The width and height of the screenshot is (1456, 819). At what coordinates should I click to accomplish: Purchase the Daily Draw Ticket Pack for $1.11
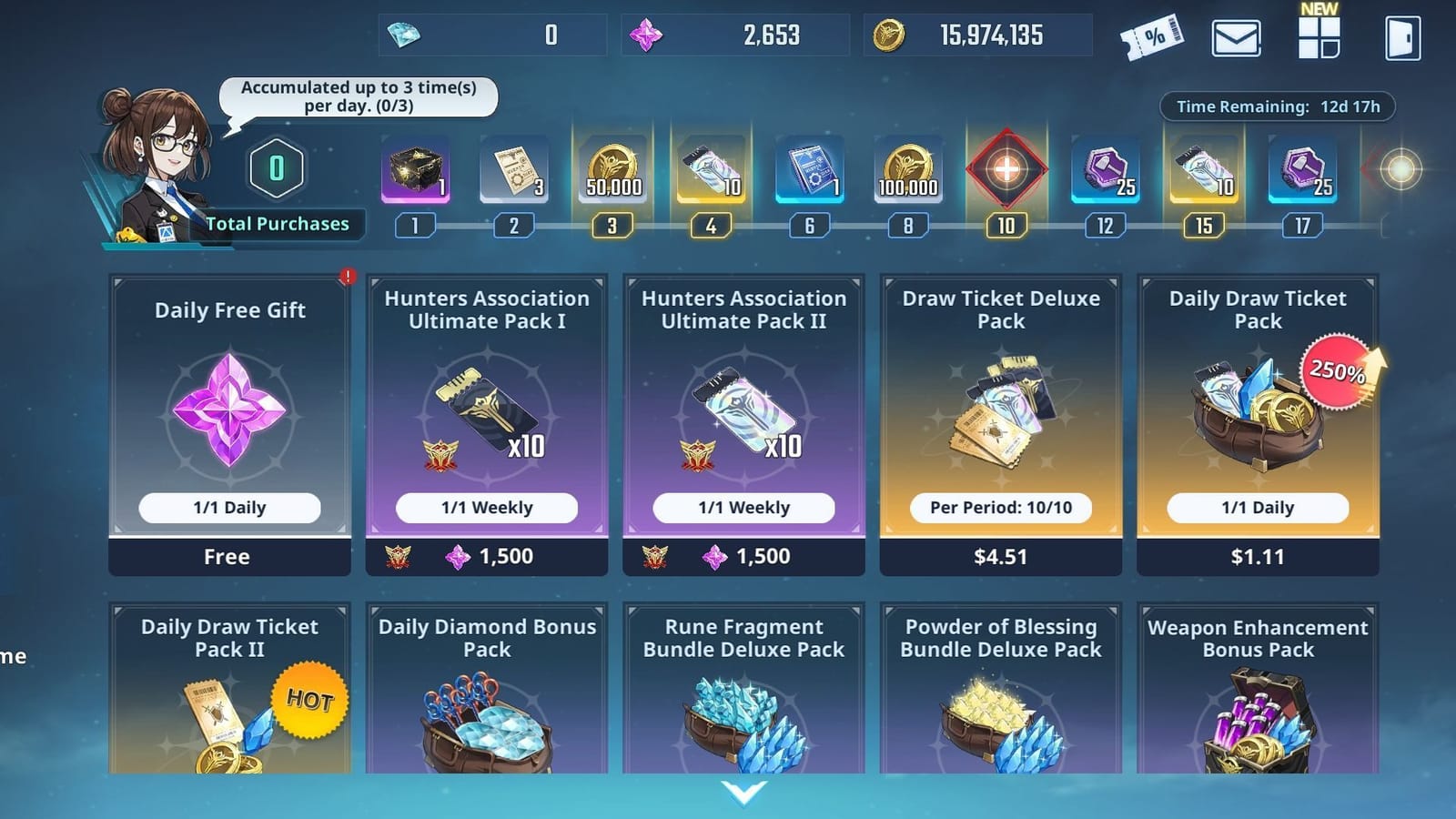pyautogui.click(x=1257, y=556)
